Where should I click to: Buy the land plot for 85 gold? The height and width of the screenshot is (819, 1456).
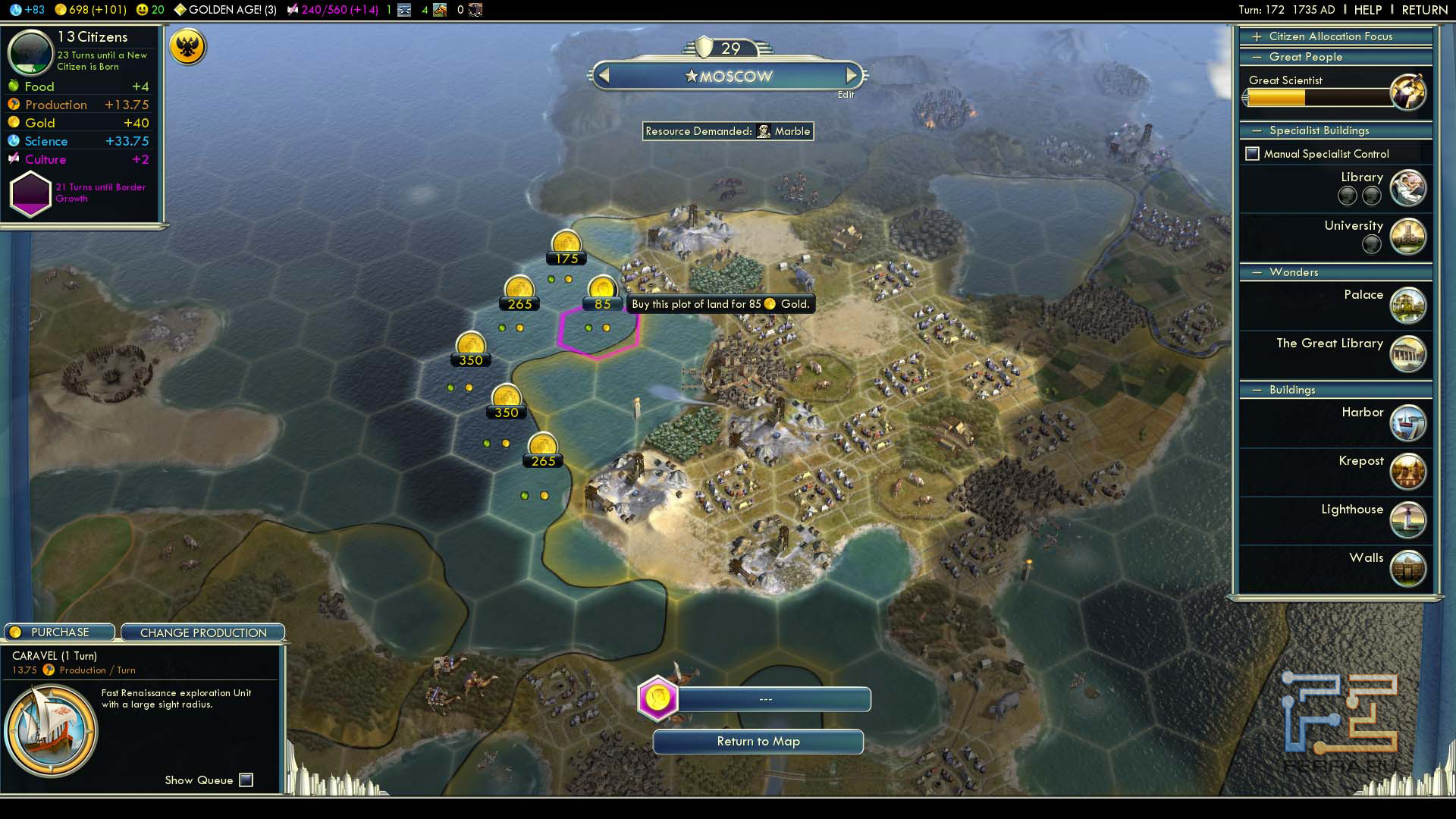[x=602, y=292]
